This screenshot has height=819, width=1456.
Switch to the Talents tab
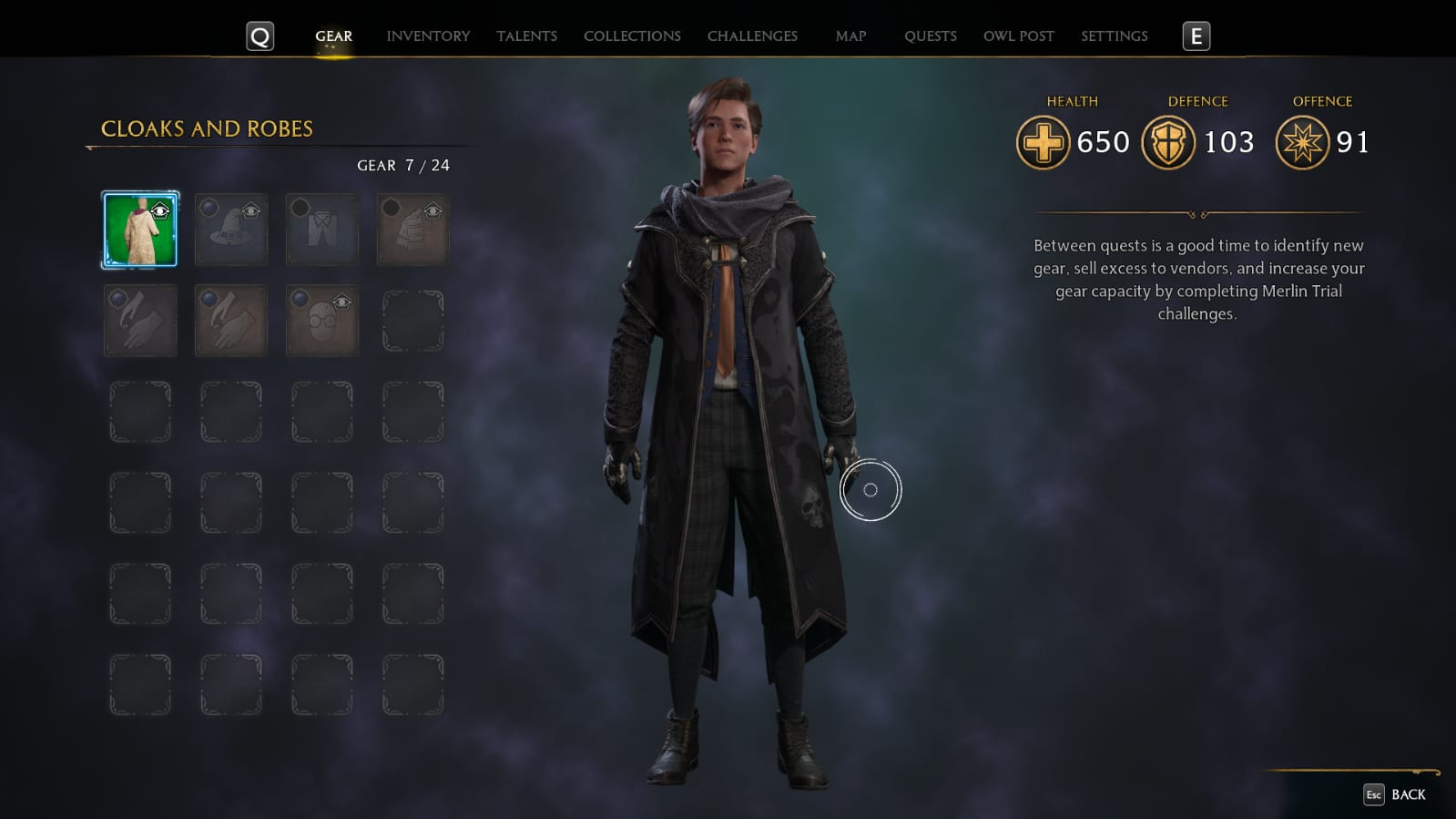(x=526, y=36)
